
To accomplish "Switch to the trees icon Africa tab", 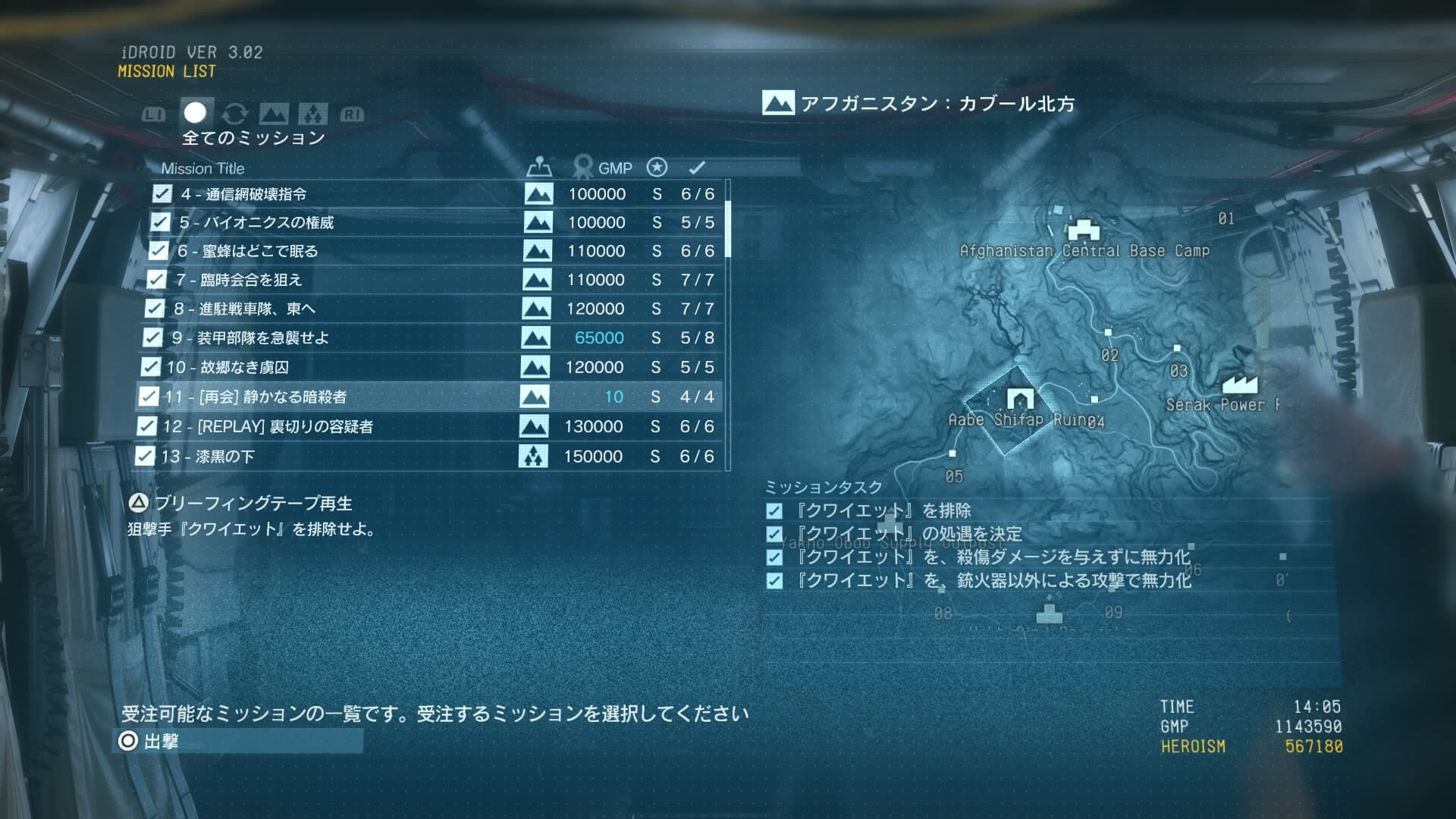I will point(312,115).
